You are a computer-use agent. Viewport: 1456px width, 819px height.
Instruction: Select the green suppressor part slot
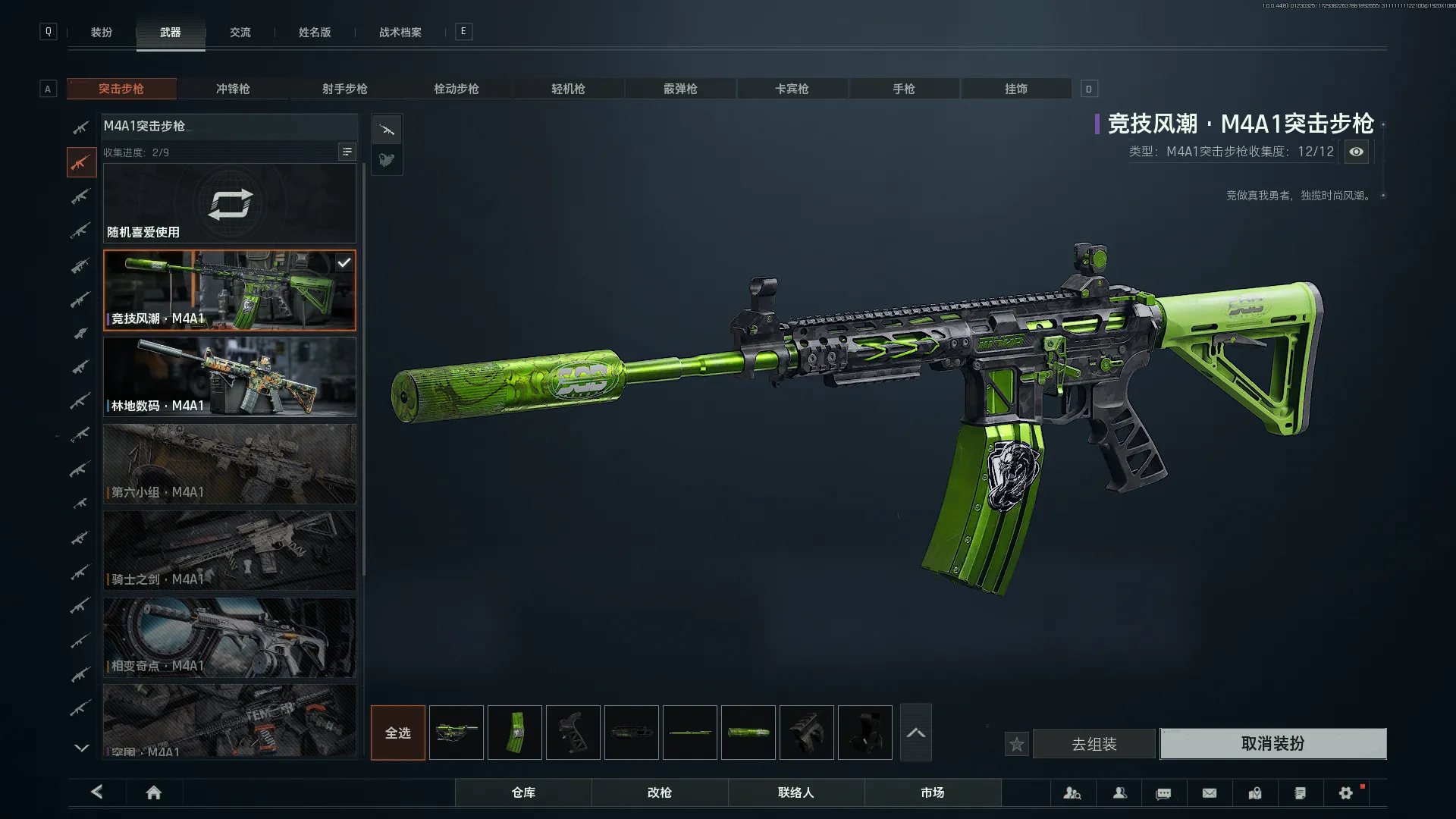click(x=748, y=733)
